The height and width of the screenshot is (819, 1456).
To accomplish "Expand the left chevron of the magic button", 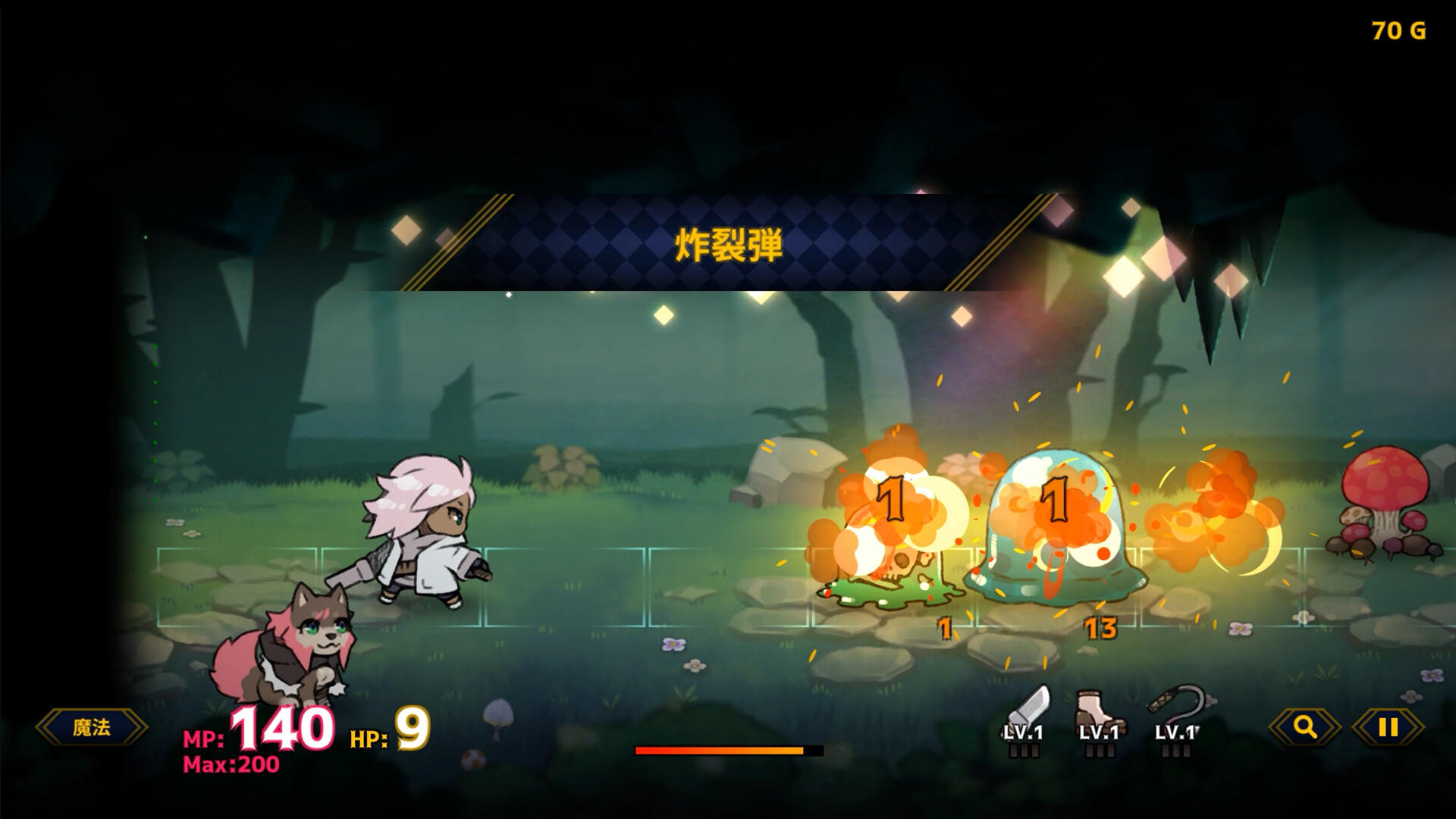I will tap(45, 726).
